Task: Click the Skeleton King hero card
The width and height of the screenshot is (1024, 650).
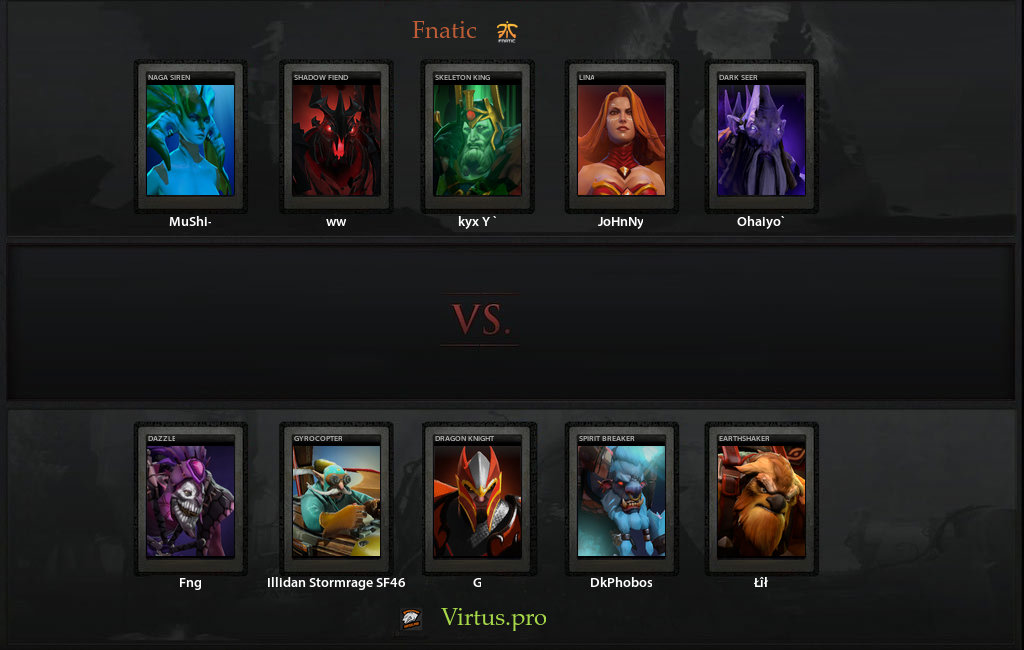Action: [x=477, y=138]
